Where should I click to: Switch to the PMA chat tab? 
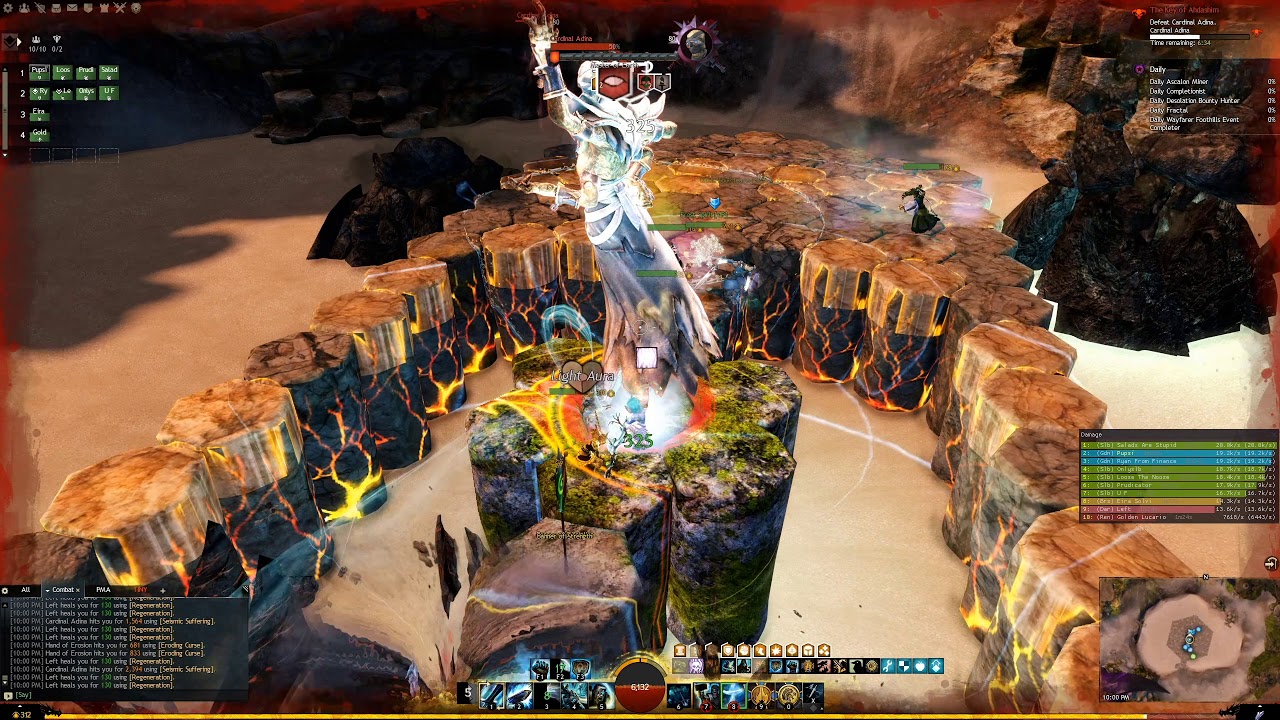pyautogui.click(x=103, y=590)
